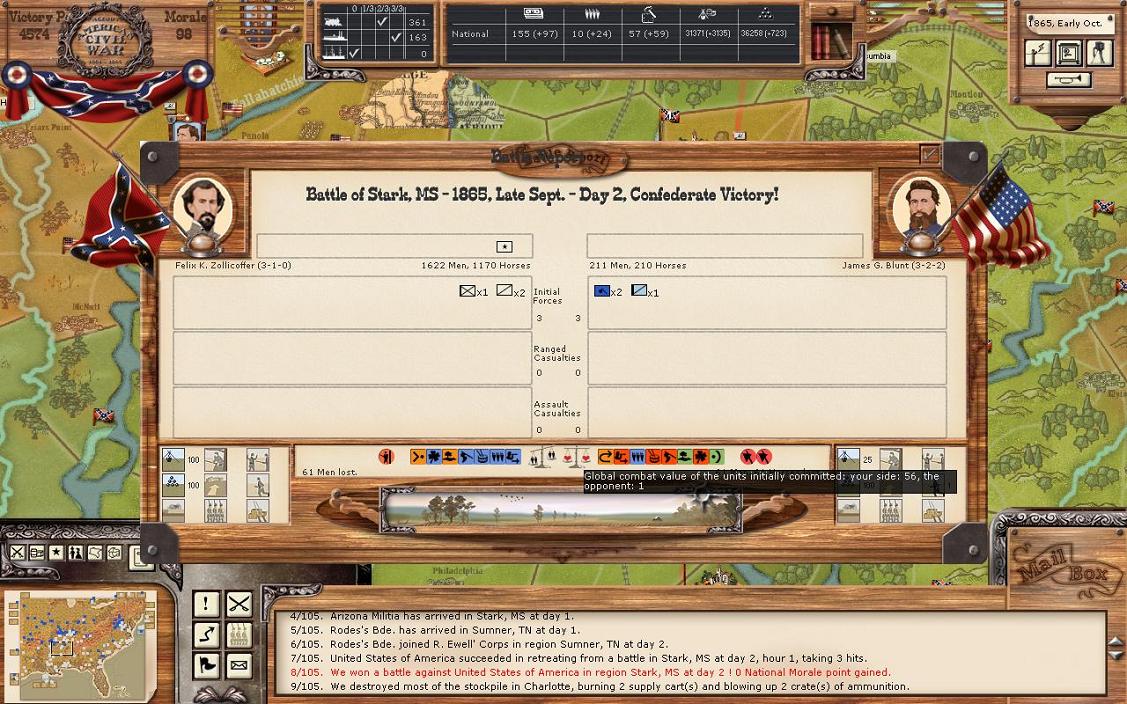Toggle the star map filter
1127x704 pixels.
point(56,552)
